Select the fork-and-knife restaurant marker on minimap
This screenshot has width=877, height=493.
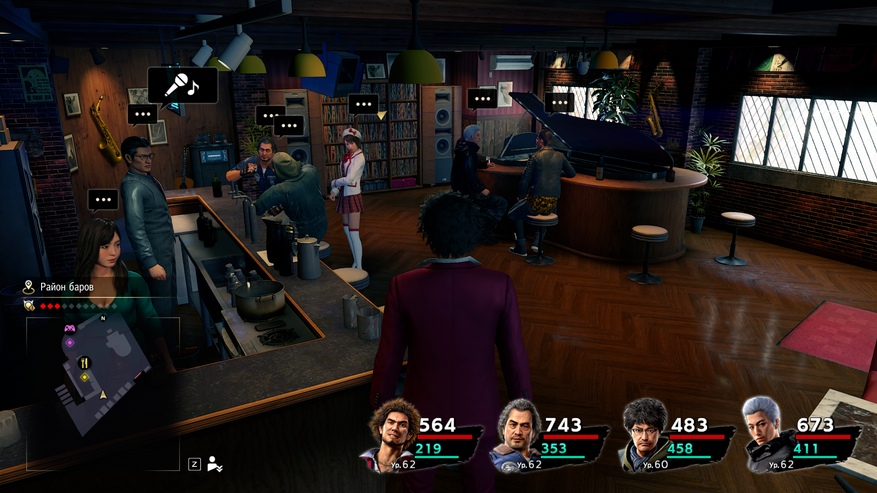[x=85, y=362]
